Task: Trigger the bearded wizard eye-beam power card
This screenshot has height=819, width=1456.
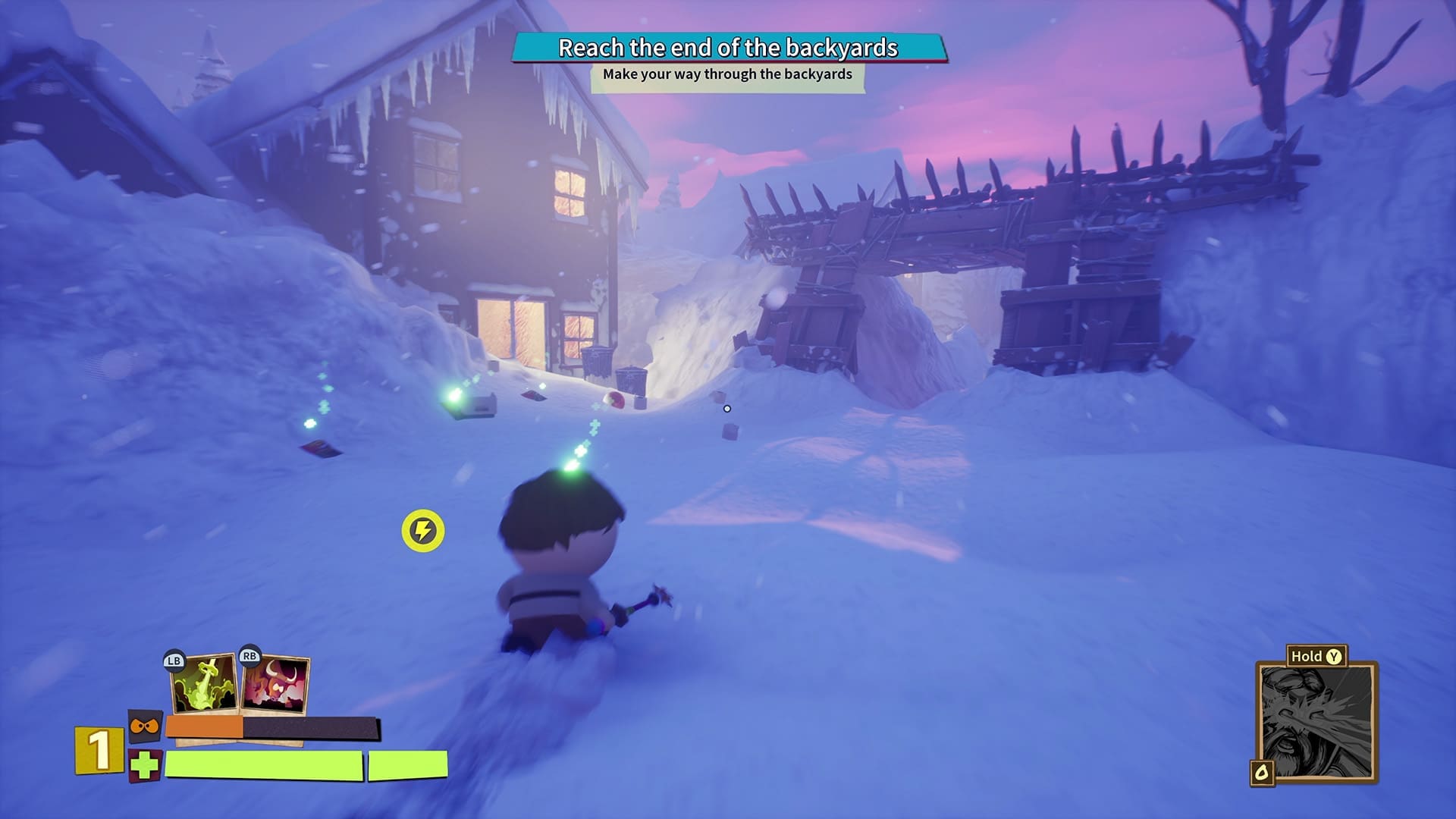Action: (1316, 722)
